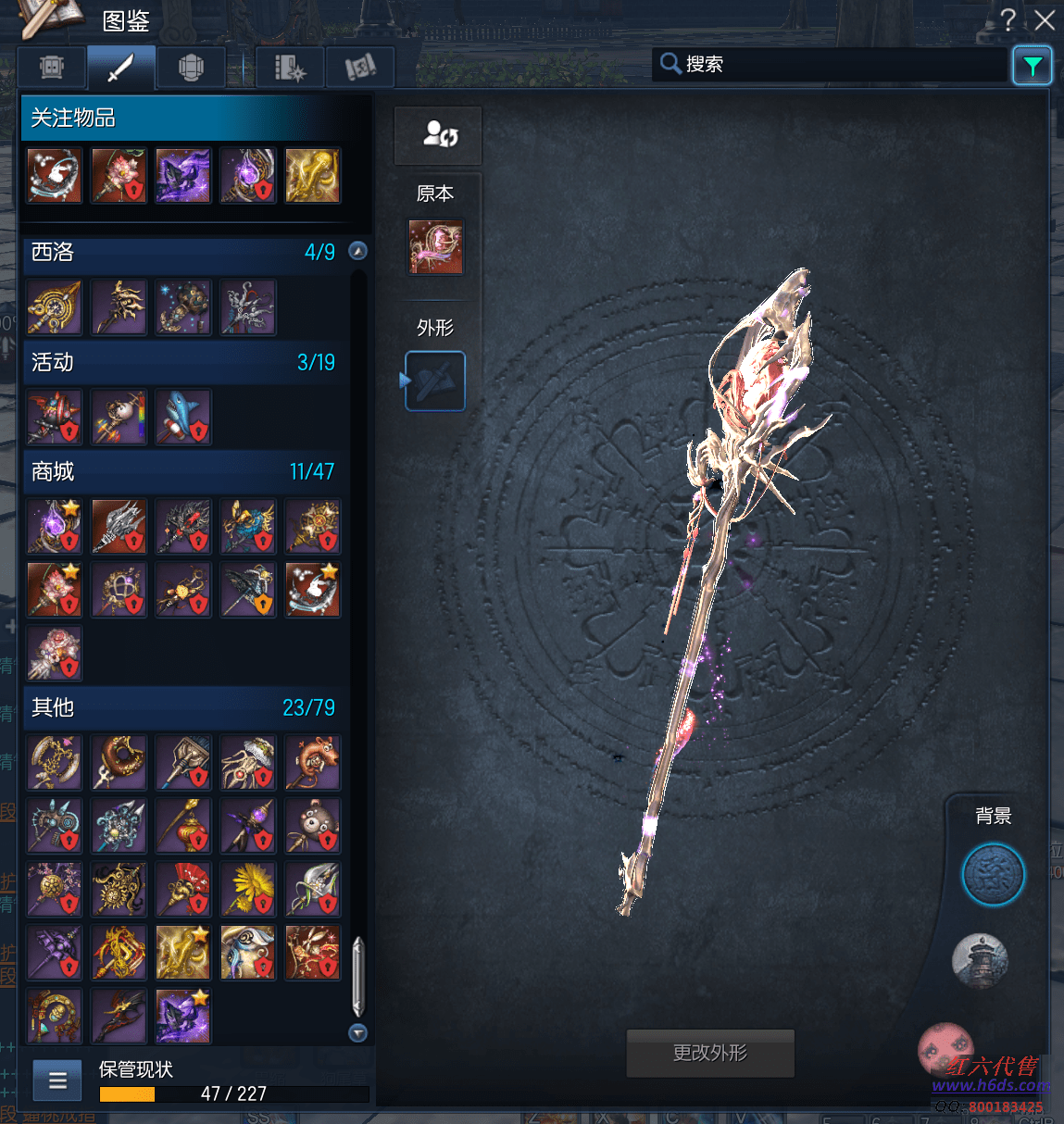Toggle the teal filter funnel button
Viewport: 1064px width, 1124px height.
coord(1033,66)
